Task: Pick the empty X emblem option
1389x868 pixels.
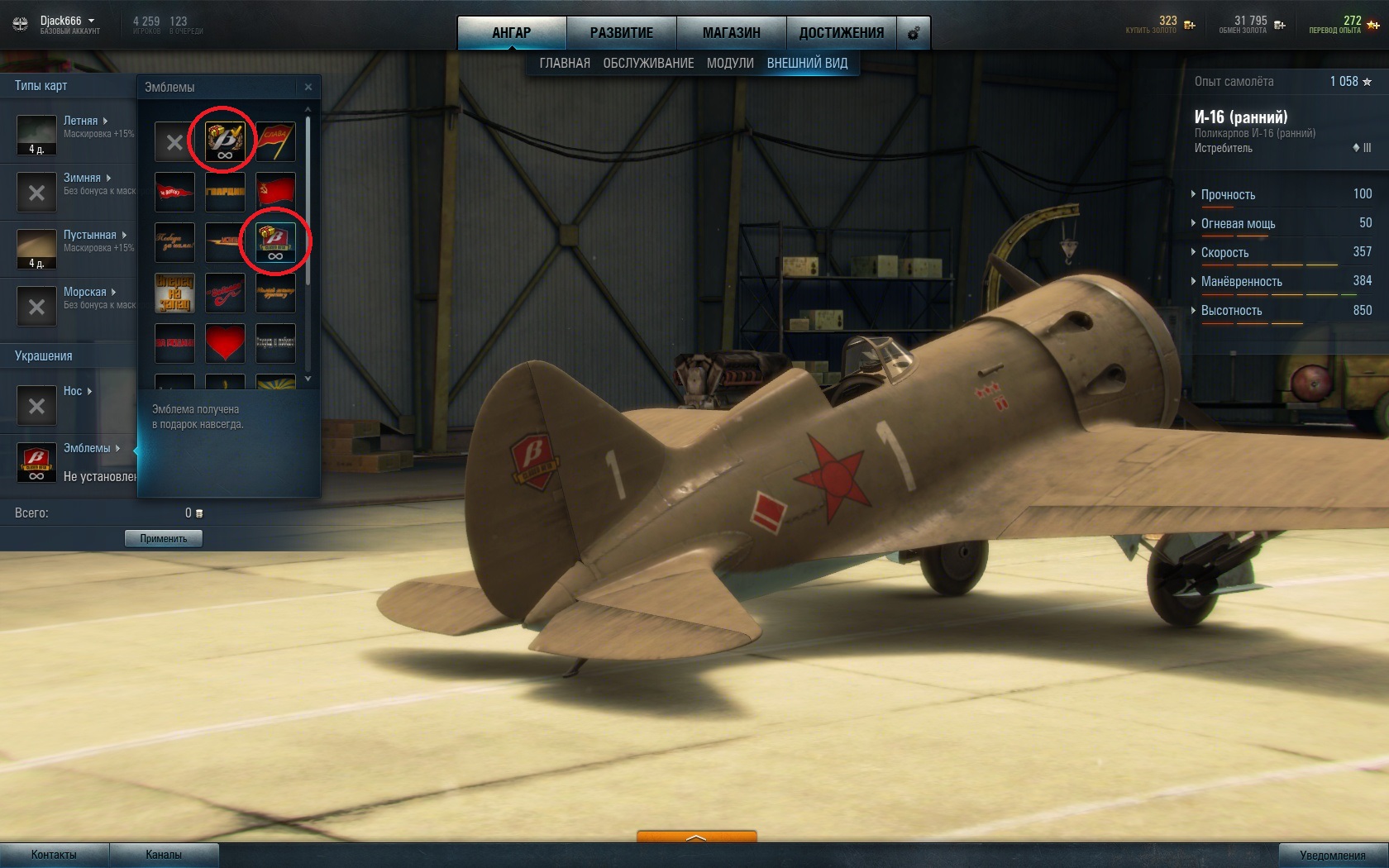Action: [174, 142]
